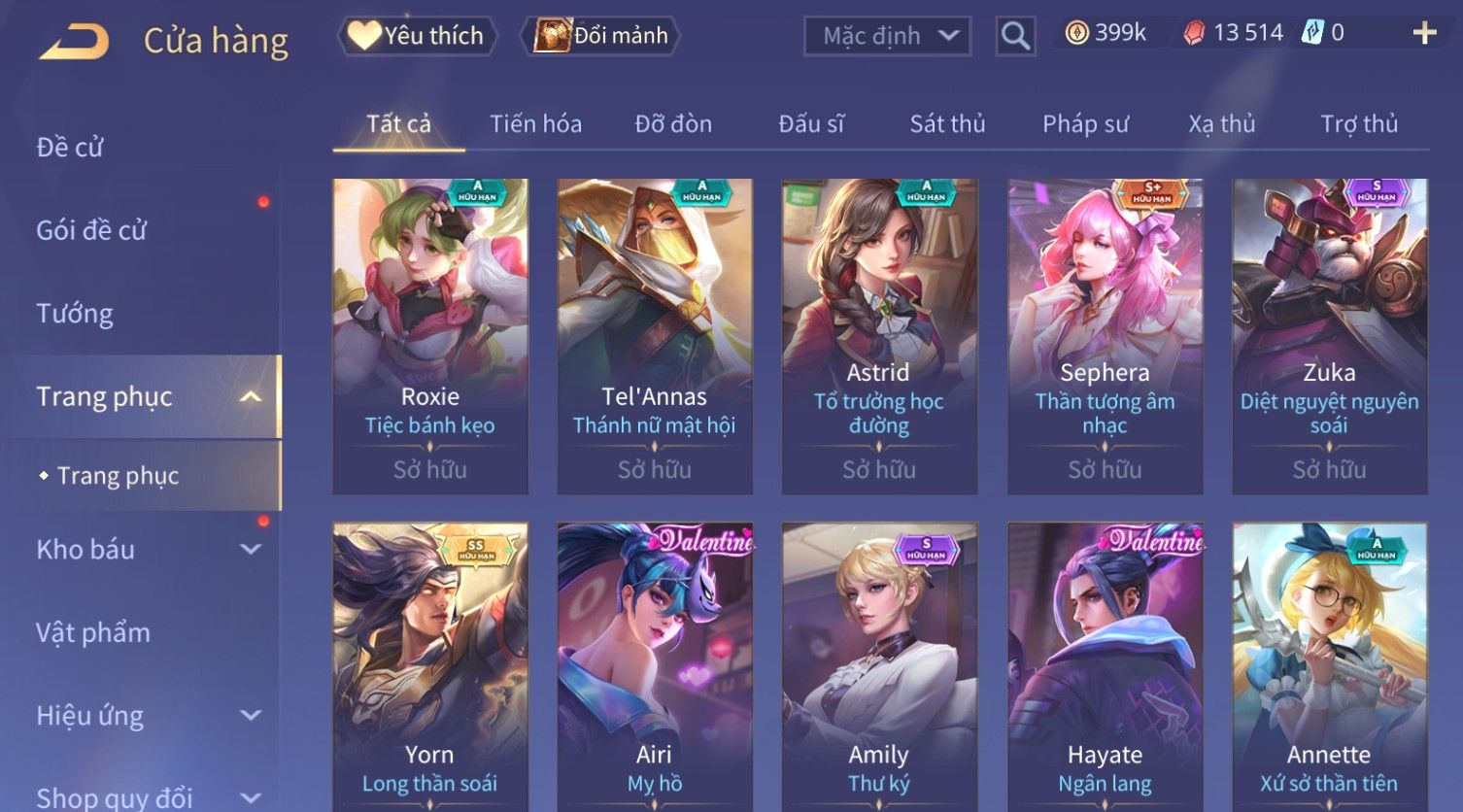Select the Sát thủ category tab

[947, 124]
